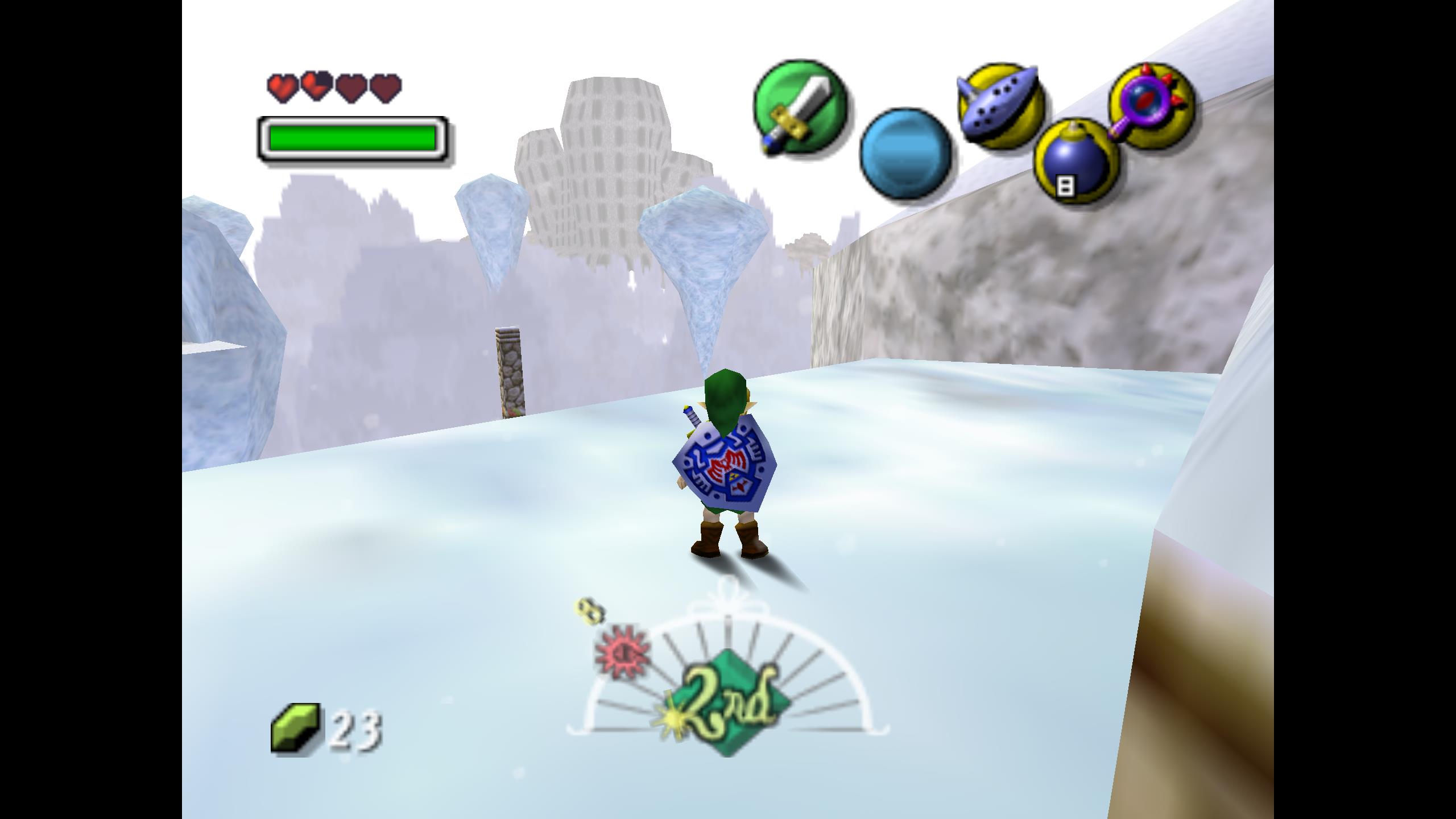
Task: Click the empty blue action button
Action: (905, 153)
